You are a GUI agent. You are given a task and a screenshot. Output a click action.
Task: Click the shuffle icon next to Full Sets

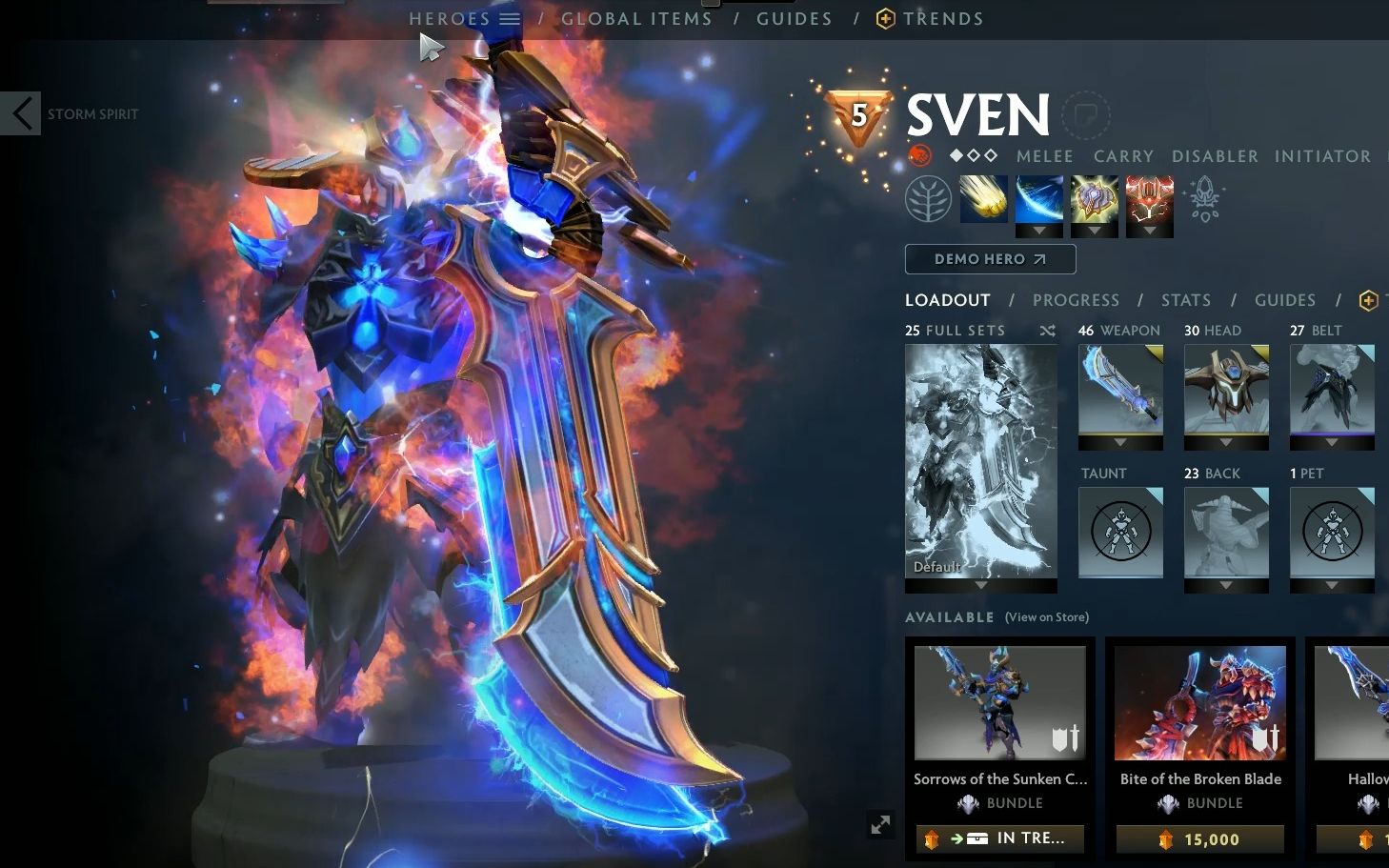click(1048, 331)
